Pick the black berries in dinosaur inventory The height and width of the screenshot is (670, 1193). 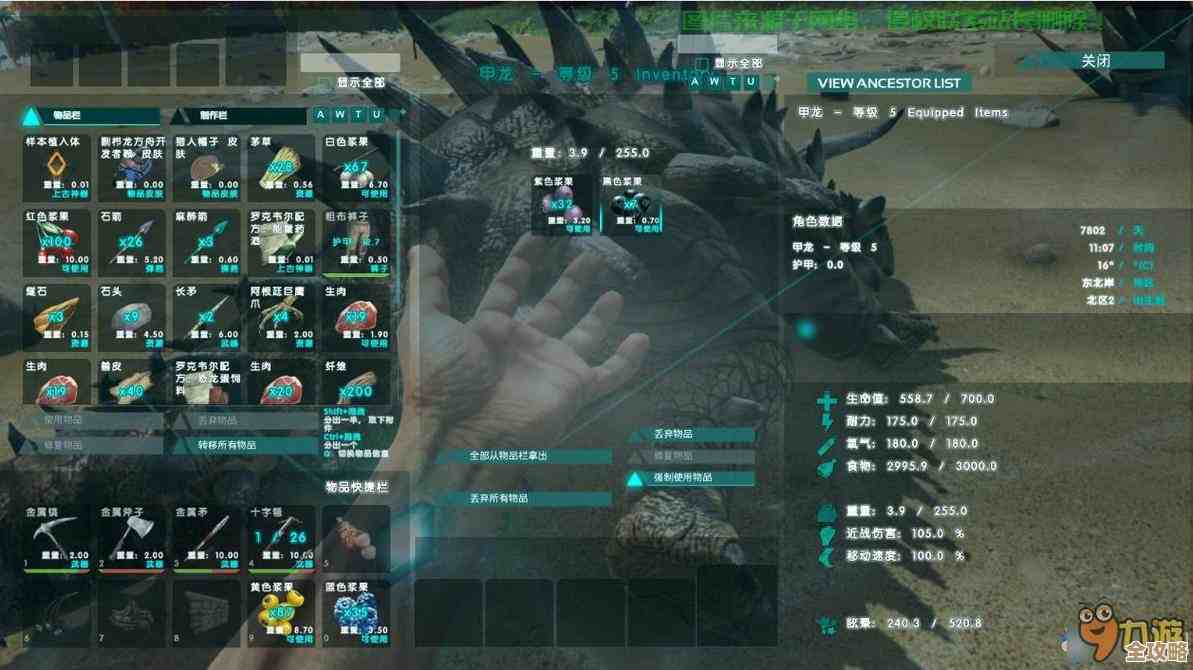tap(630, 204)
